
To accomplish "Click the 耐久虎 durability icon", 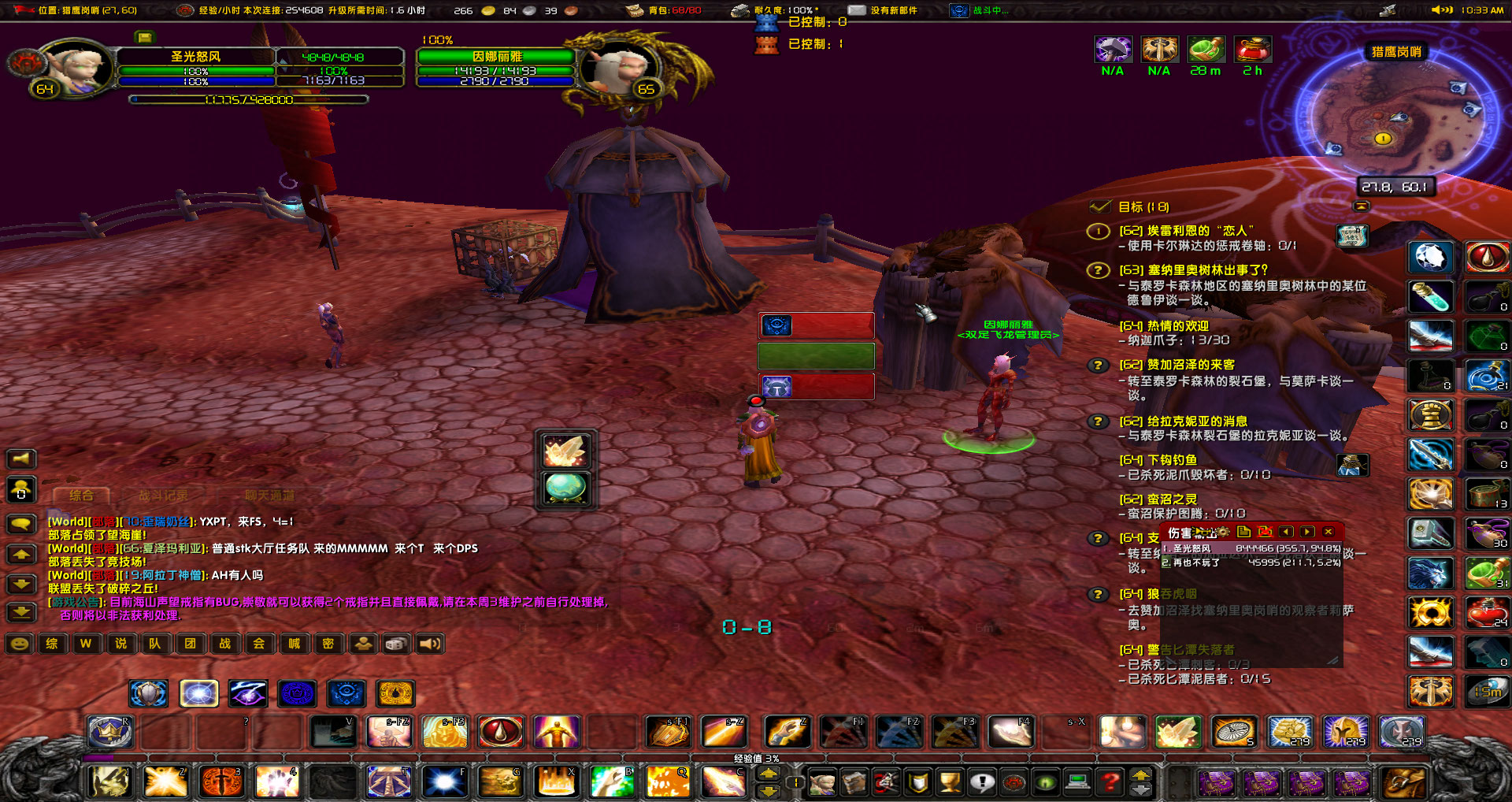I will tap(740, 10).
